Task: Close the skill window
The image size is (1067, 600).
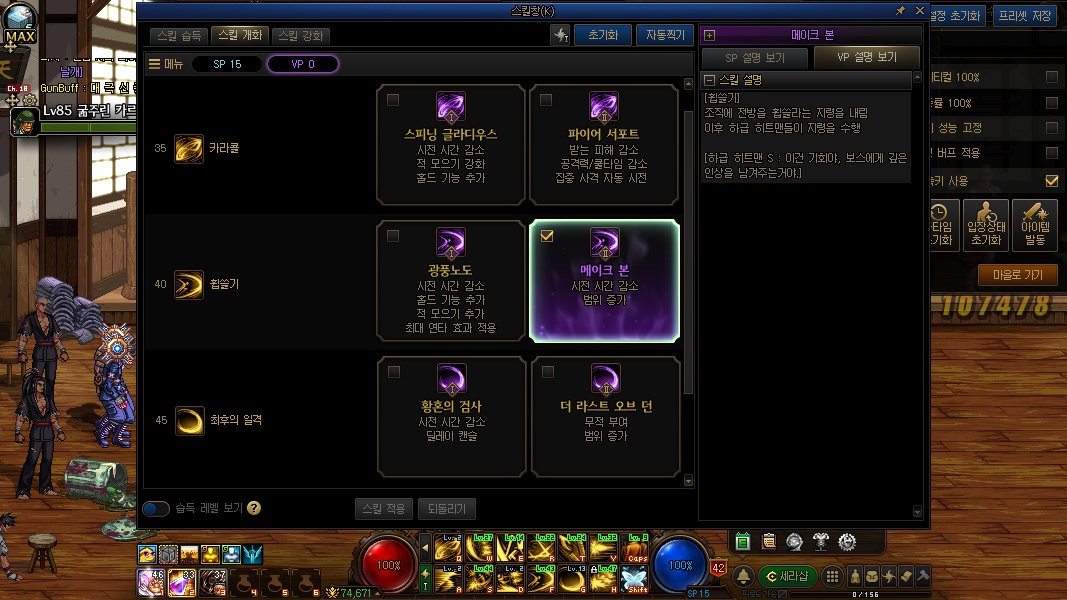Action: point(918,10)
